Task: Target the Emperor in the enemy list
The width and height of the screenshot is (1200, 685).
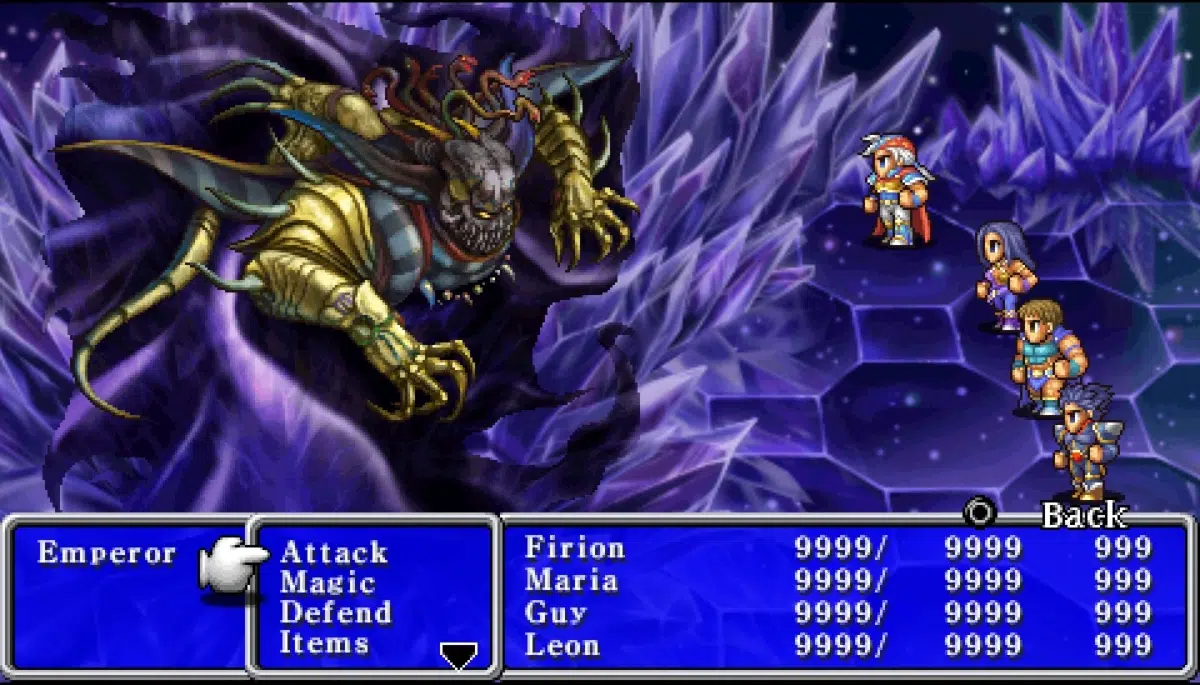Action: pyautogui.click(x=106, y=553)
